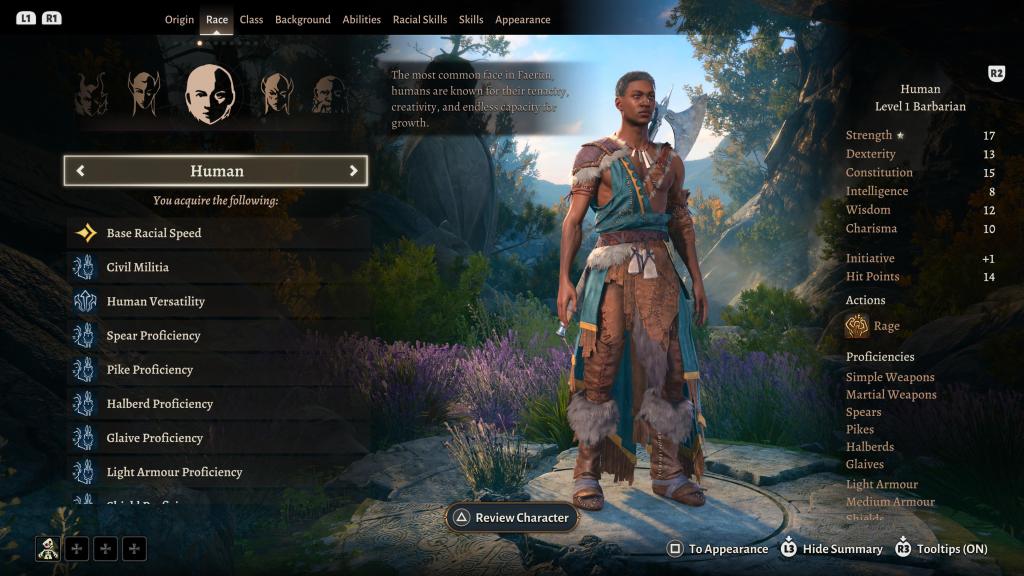Viewport: 1024px width, 576px height.
Task: Pick the Spear Proficiency row
Action: pyautogui.click(x=154, y=335)
